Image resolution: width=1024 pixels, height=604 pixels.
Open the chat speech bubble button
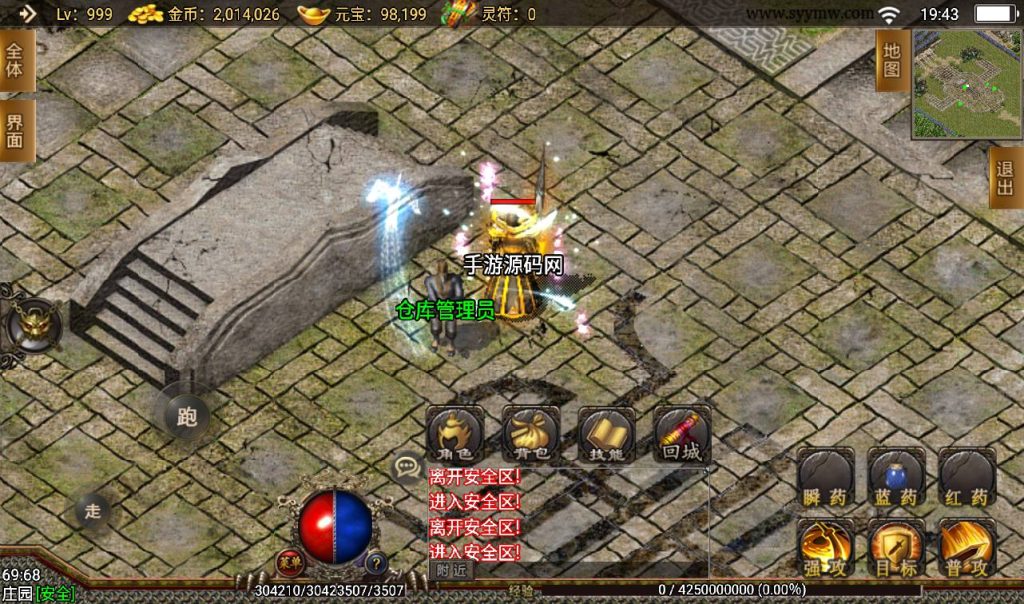click(407, 466)
